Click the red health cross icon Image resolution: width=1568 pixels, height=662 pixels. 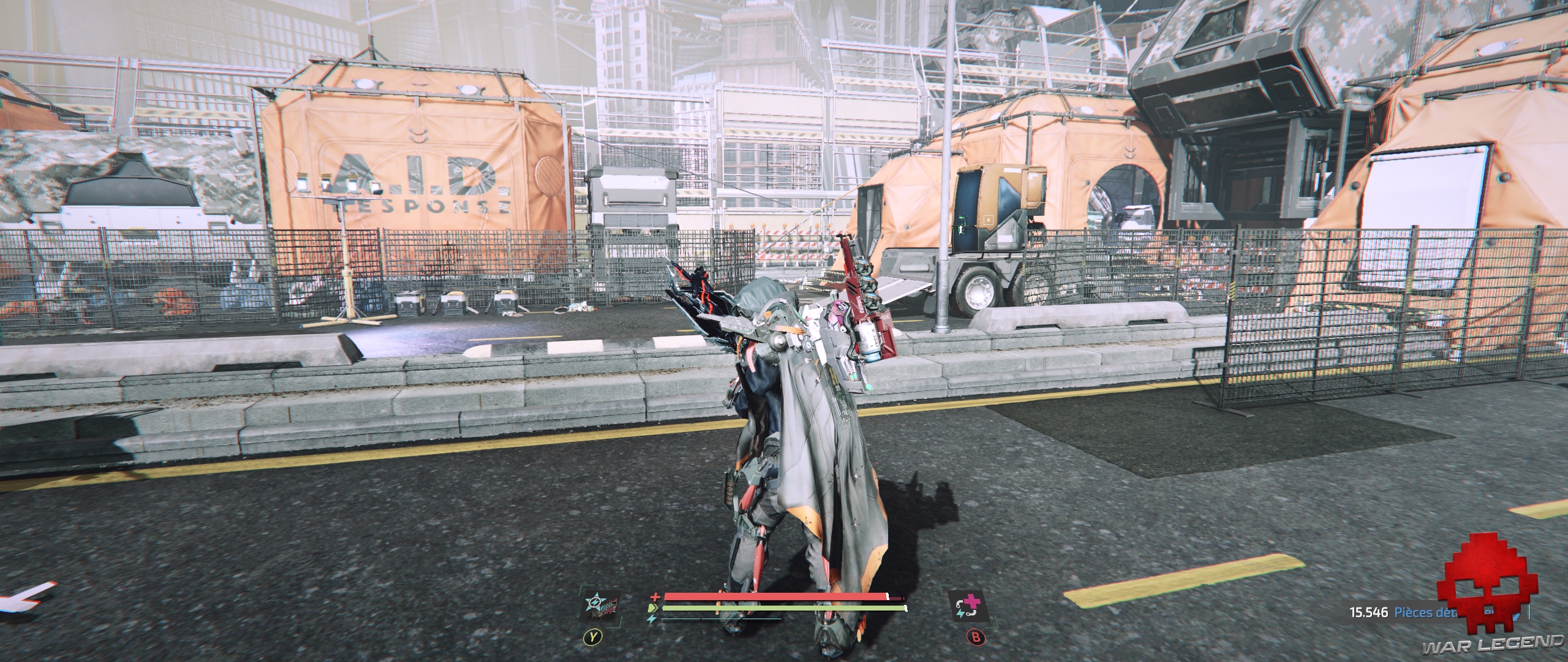tap(656, 596)
